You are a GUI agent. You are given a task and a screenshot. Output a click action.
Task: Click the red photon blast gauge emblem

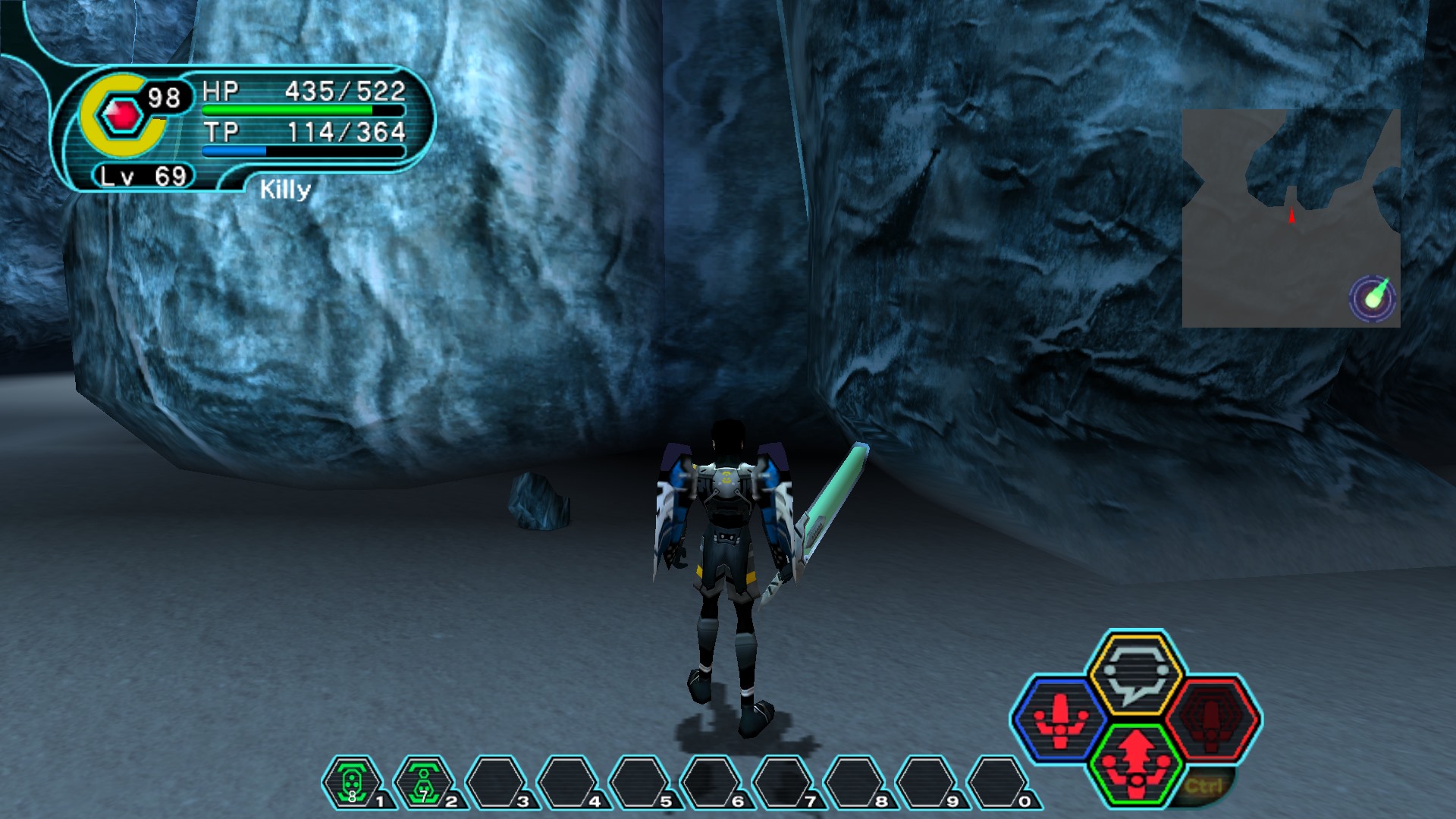(123, 115)
